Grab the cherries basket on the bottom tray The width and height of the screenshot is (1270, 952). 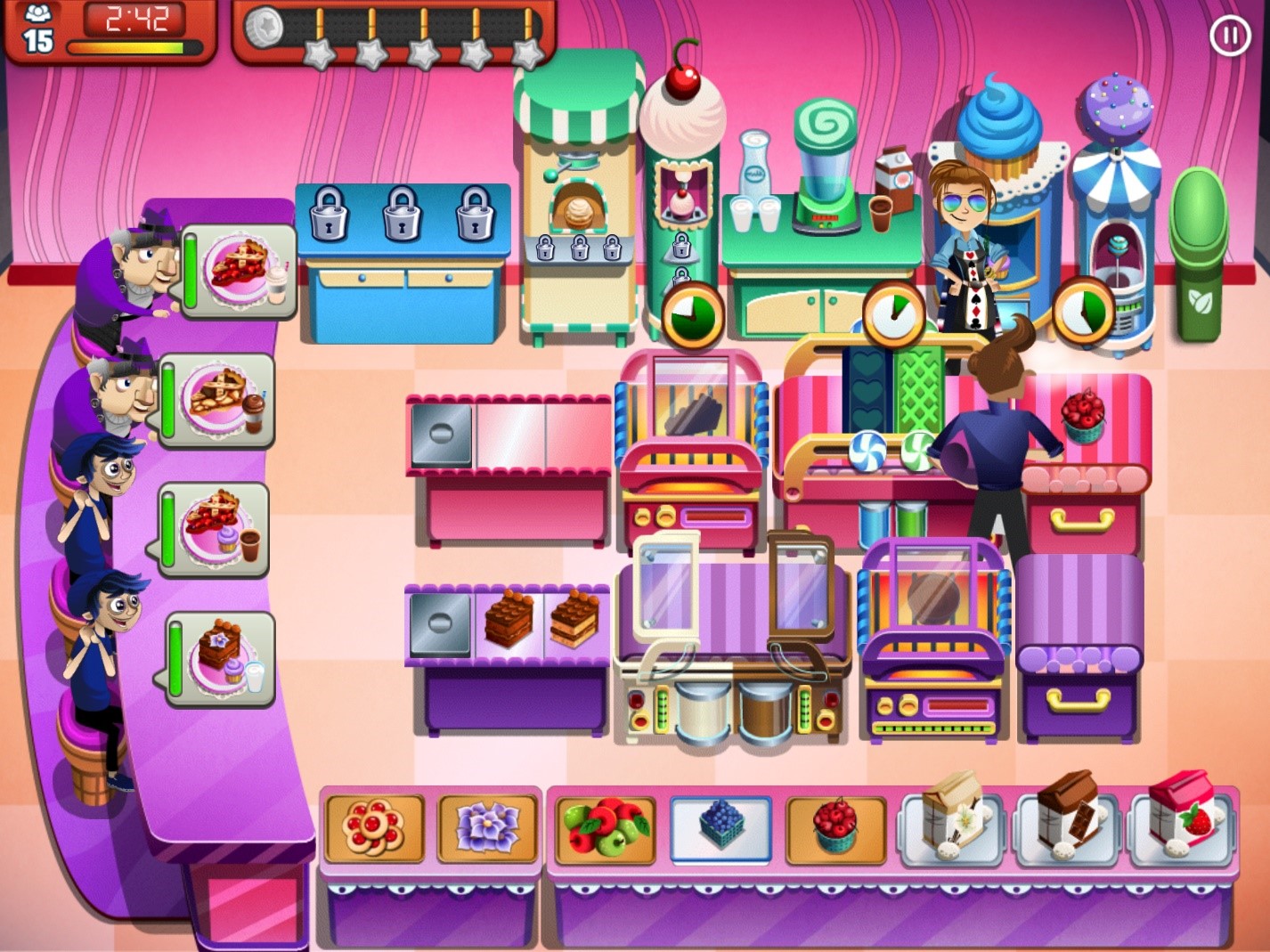(835, 829)
